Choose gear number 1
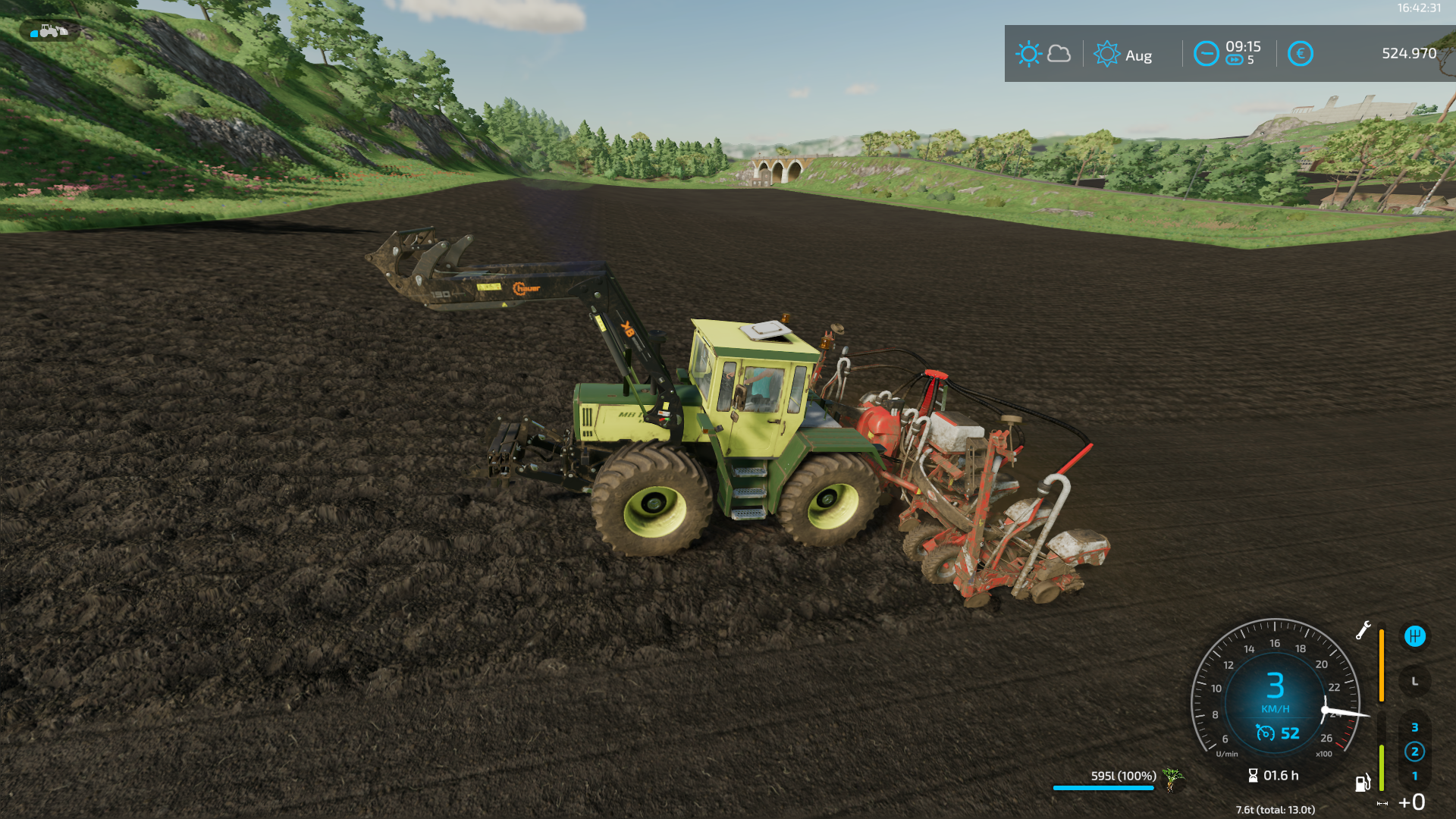The width and height of the screenshot is (1456, 819). point(1414,777)
